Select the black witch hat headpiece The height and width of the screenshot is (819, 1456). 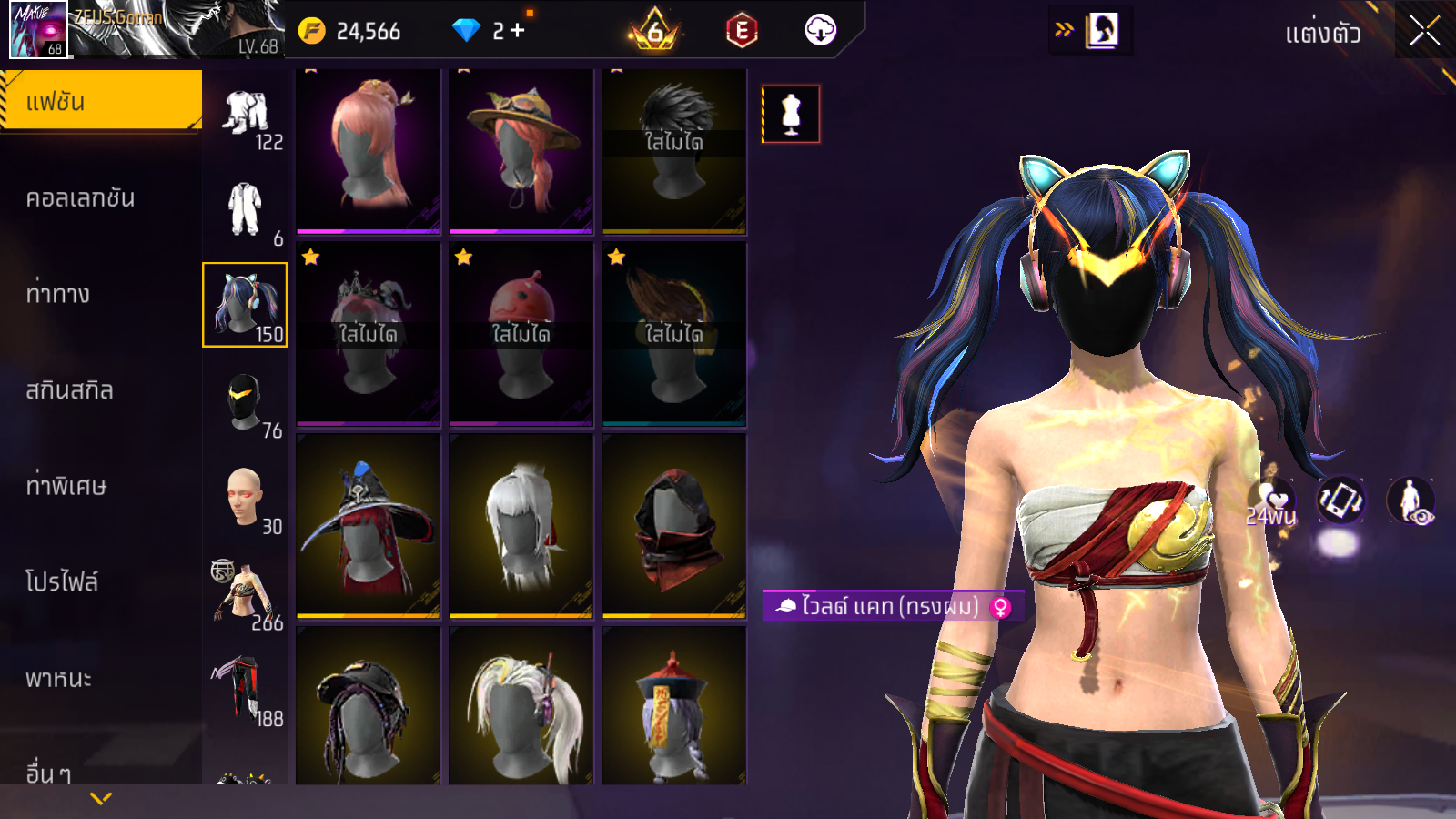[369, 526]
